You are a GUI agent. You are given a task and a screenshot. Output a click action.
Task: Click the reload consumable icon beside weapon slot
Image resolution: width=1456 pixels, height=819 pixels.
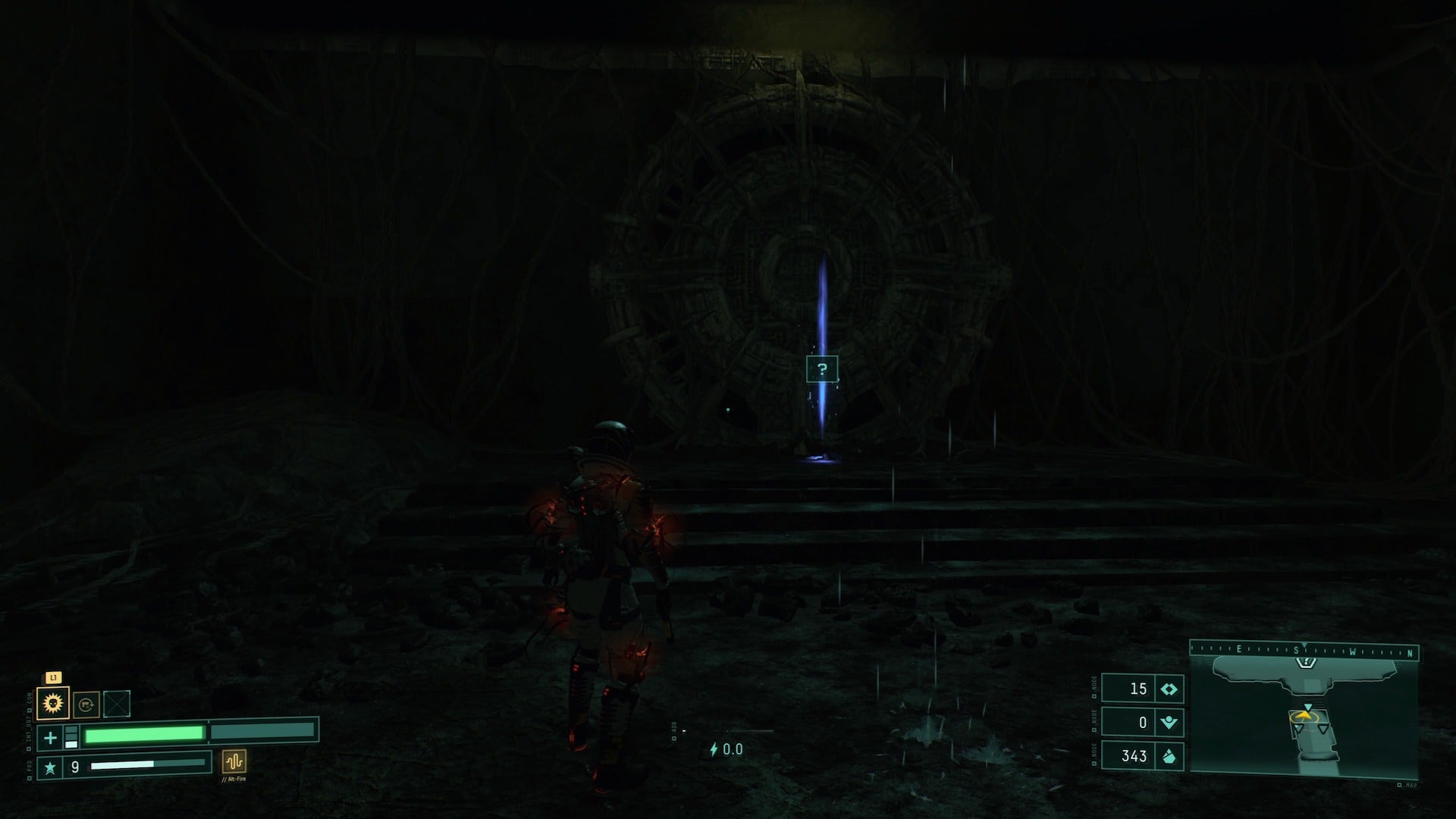(86, 704)
